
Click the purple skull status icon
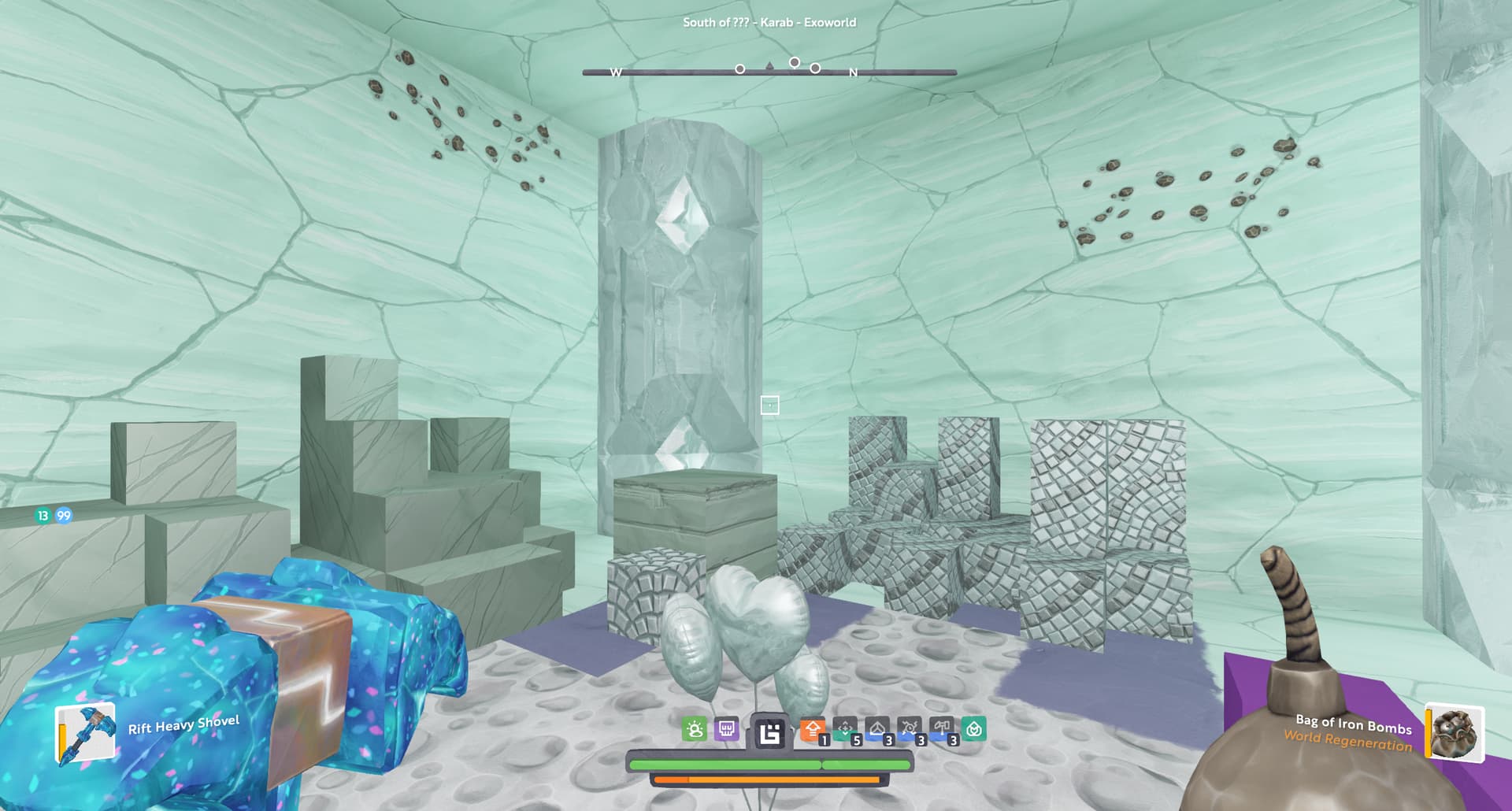coord(726,729)
